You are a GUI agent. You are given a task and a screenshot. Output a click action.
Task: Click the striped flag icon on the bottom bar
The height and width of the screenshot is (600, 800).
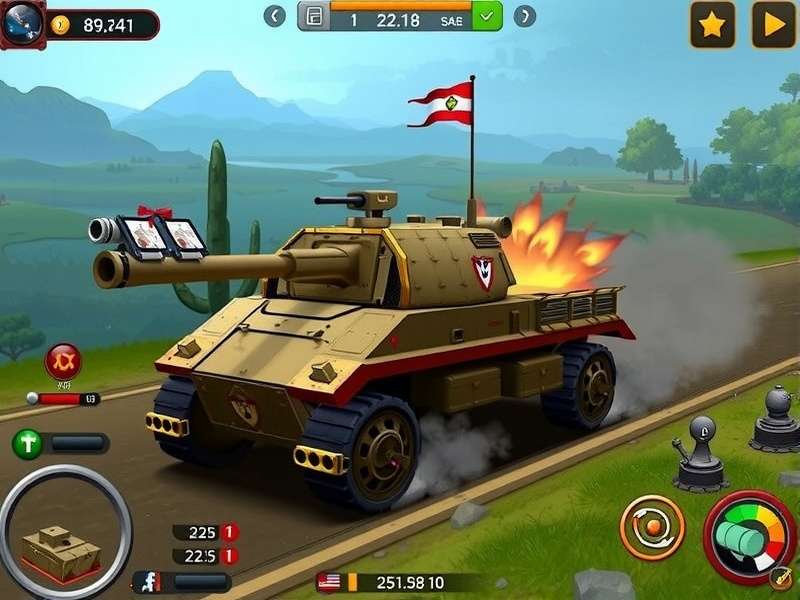pos(328,582)
